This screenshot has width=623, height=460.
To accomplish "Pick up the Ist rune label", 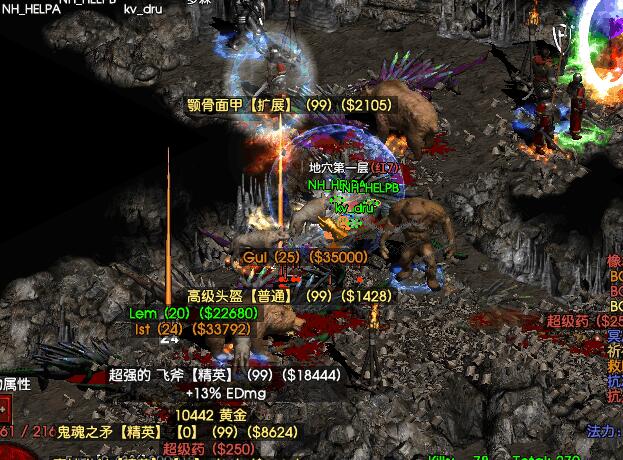I will [x=192, y=328].
